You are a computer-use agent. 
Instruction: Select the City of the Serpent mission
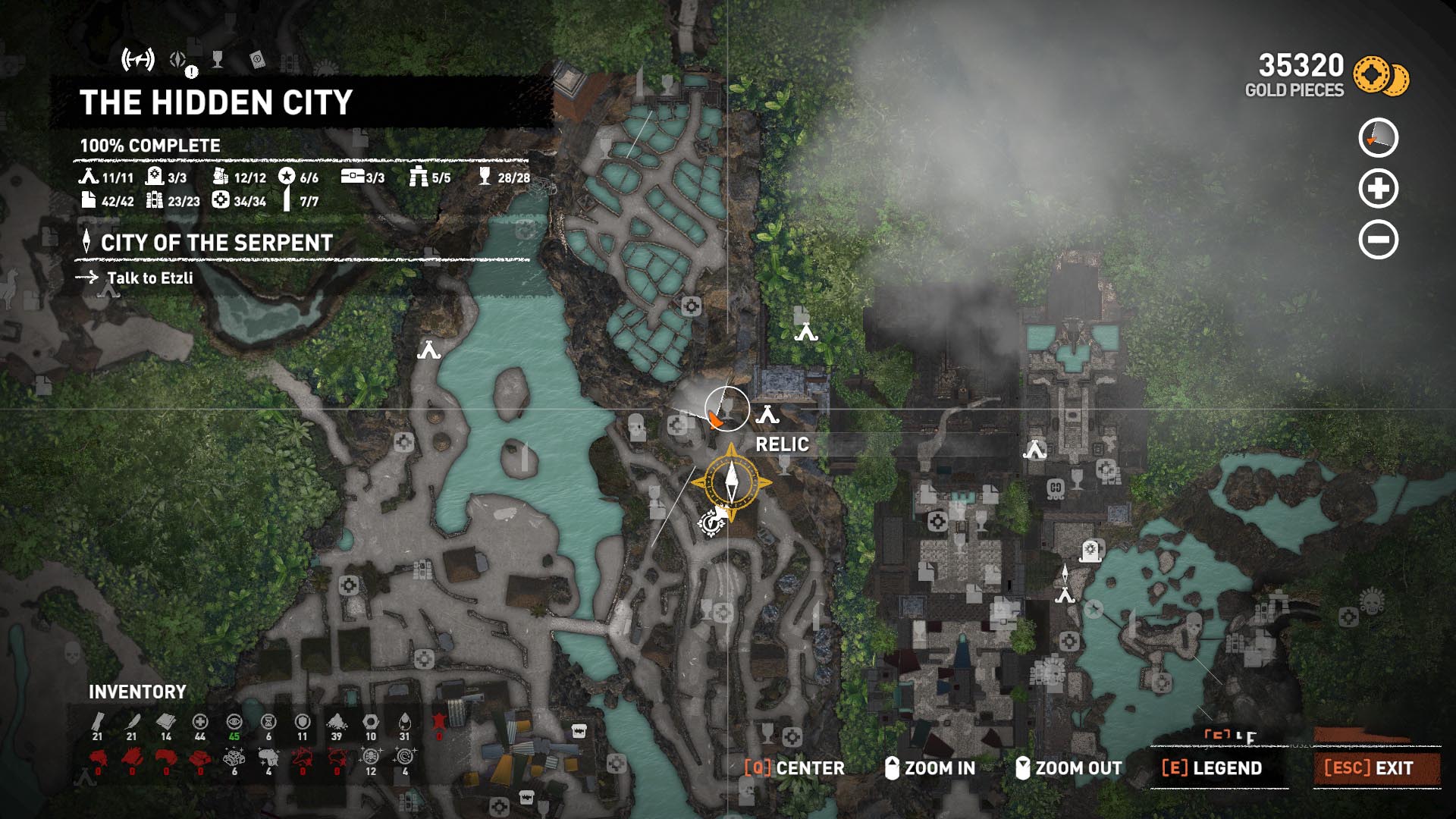[x=216, y=243]
